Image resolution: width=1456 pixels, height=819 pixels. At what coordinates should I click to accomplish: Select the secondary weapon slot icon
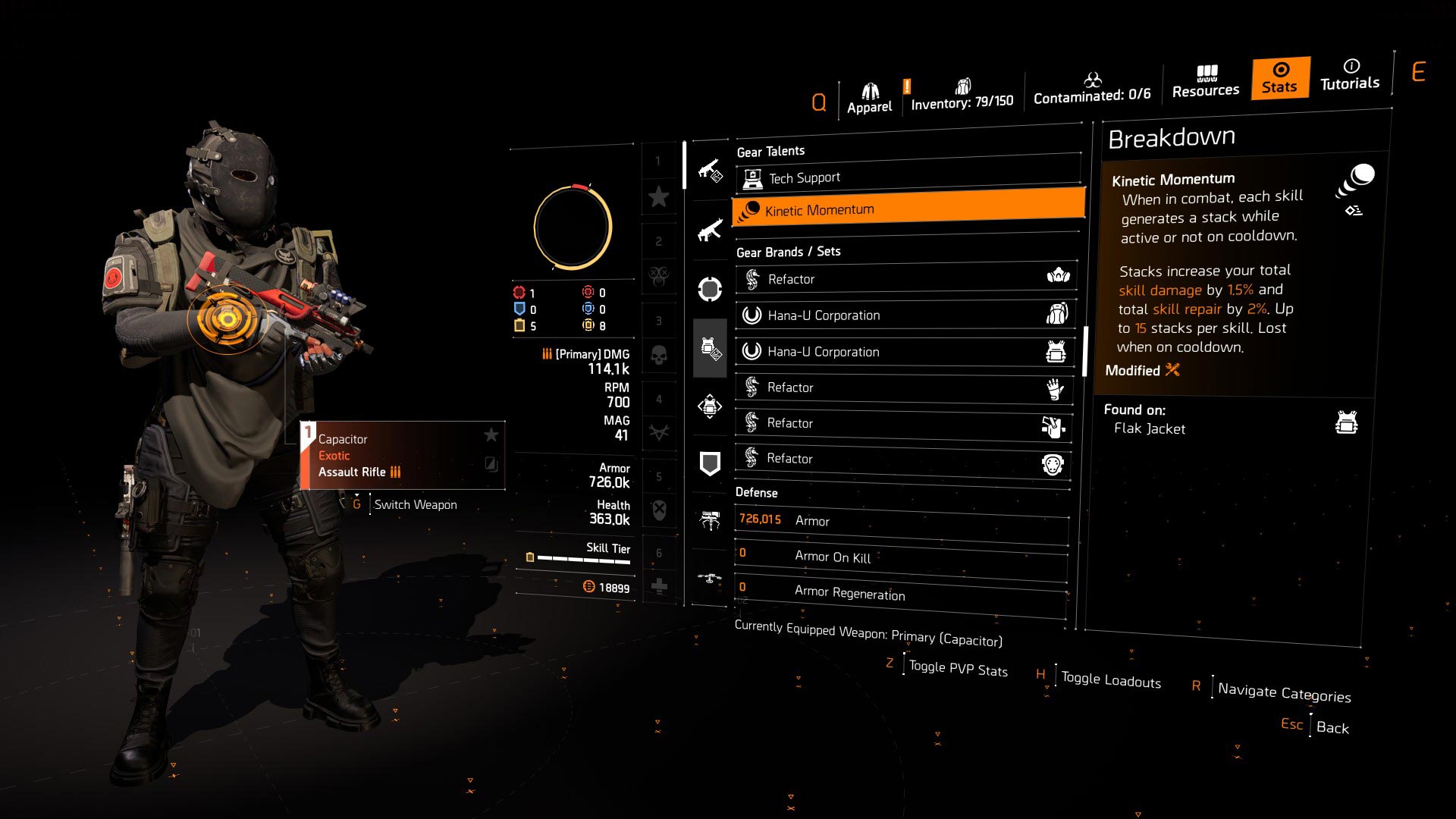(711, 229)
